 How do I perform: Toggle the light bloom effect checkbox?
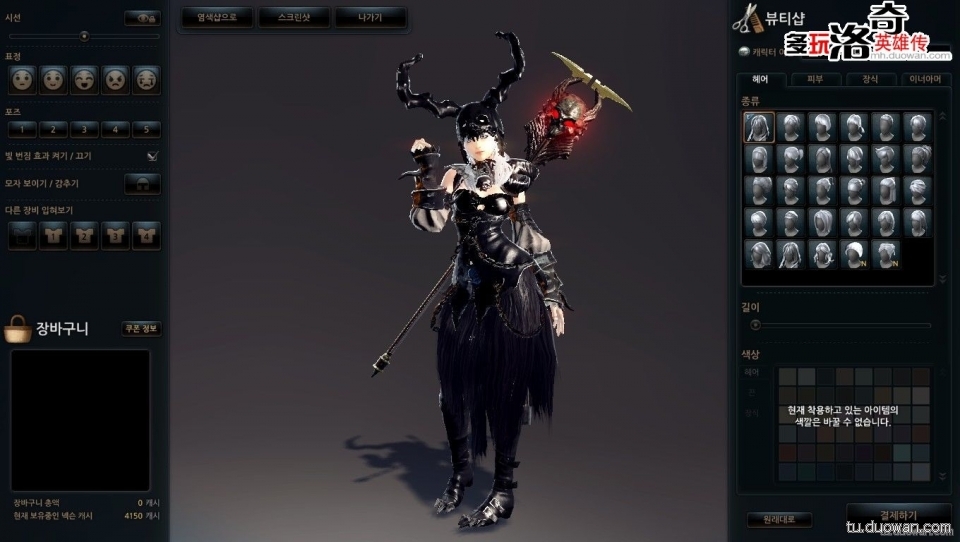pos(152,156)
